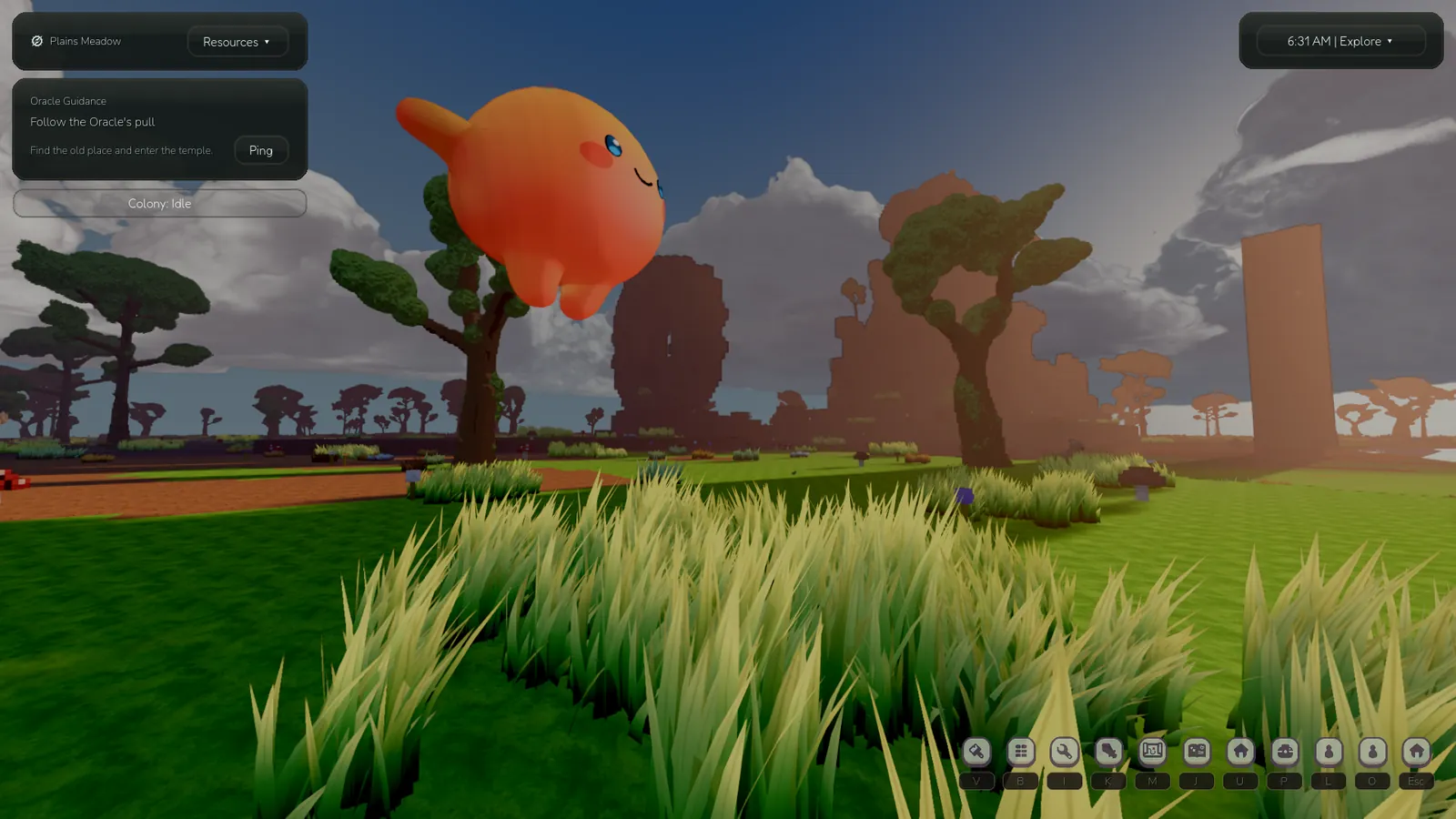
Task: Open the inventory grid (B)
Action: (1020, 752)
